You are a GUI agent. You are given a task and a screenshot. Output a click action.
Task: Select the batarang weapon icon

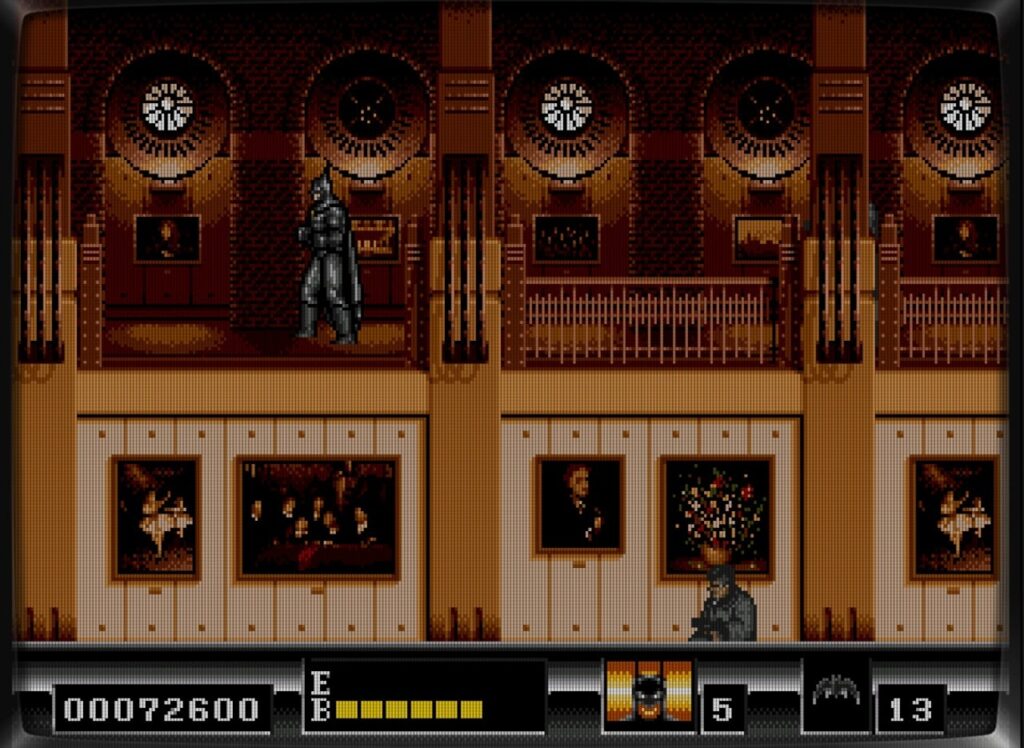[x=836, y=692]
